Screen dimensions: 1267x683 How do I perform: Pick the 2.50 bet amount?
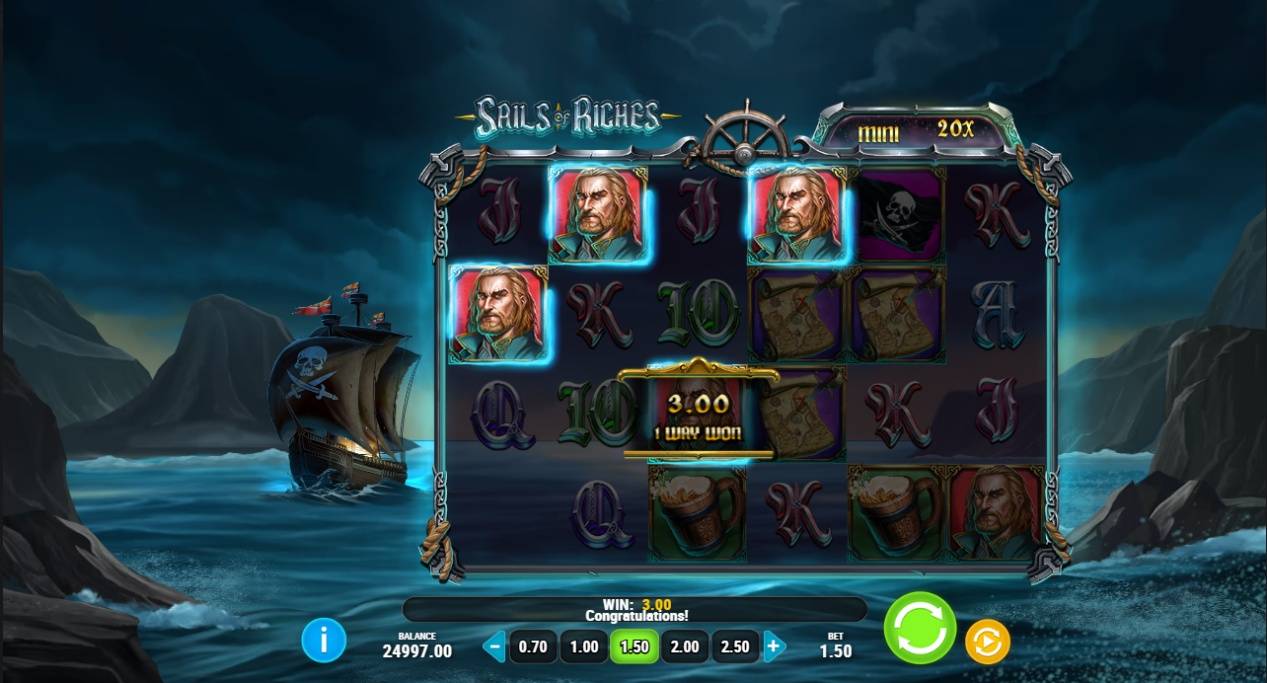[x=735, y=647]
